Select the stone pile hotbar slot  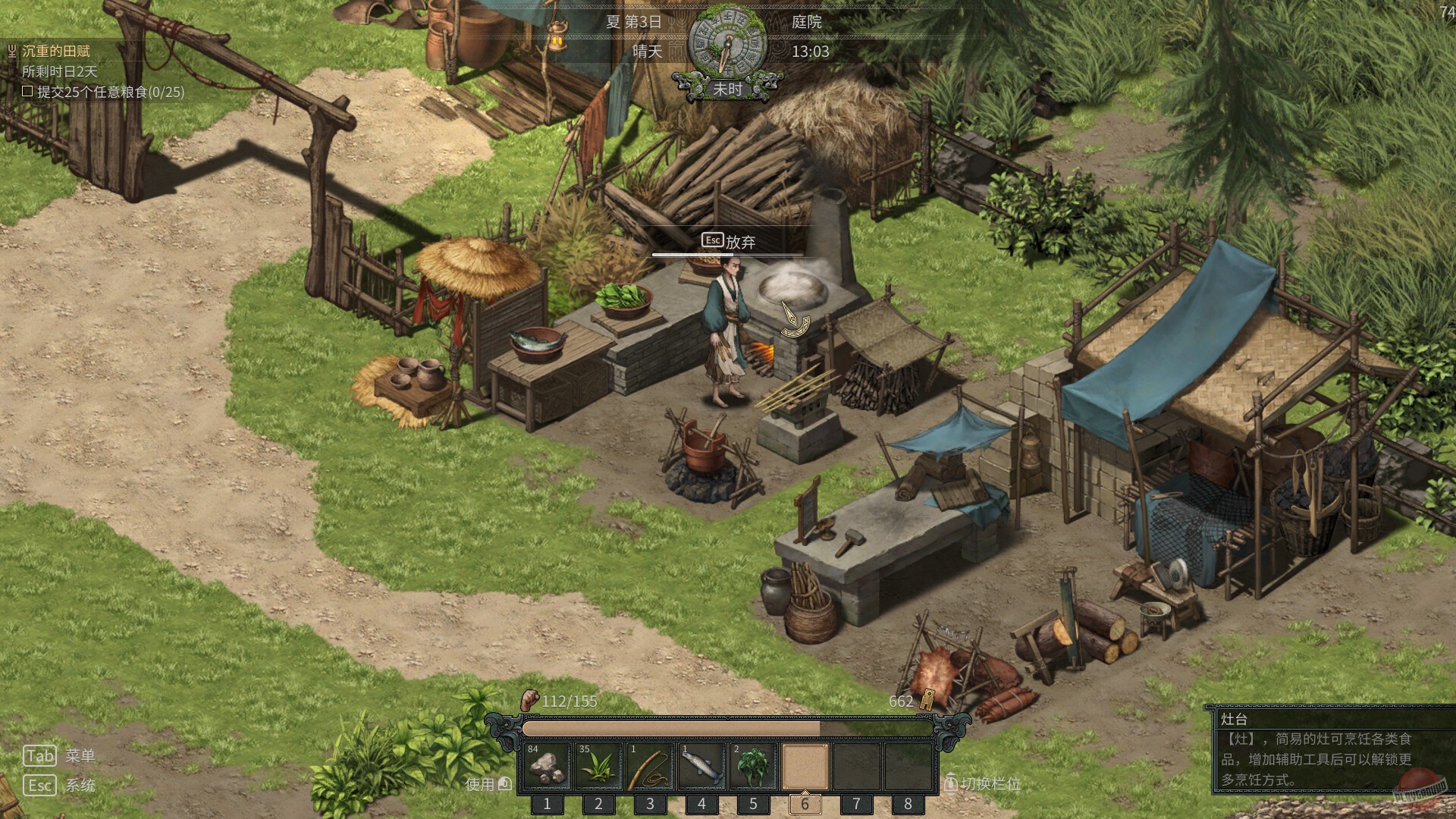548,767
